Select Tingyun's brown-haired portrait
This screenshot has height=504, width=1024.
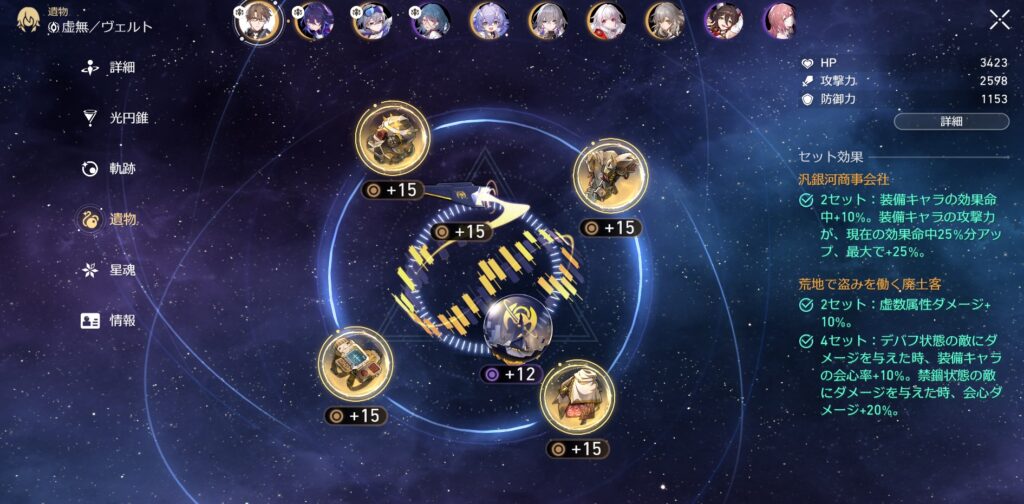pos(722,20)
